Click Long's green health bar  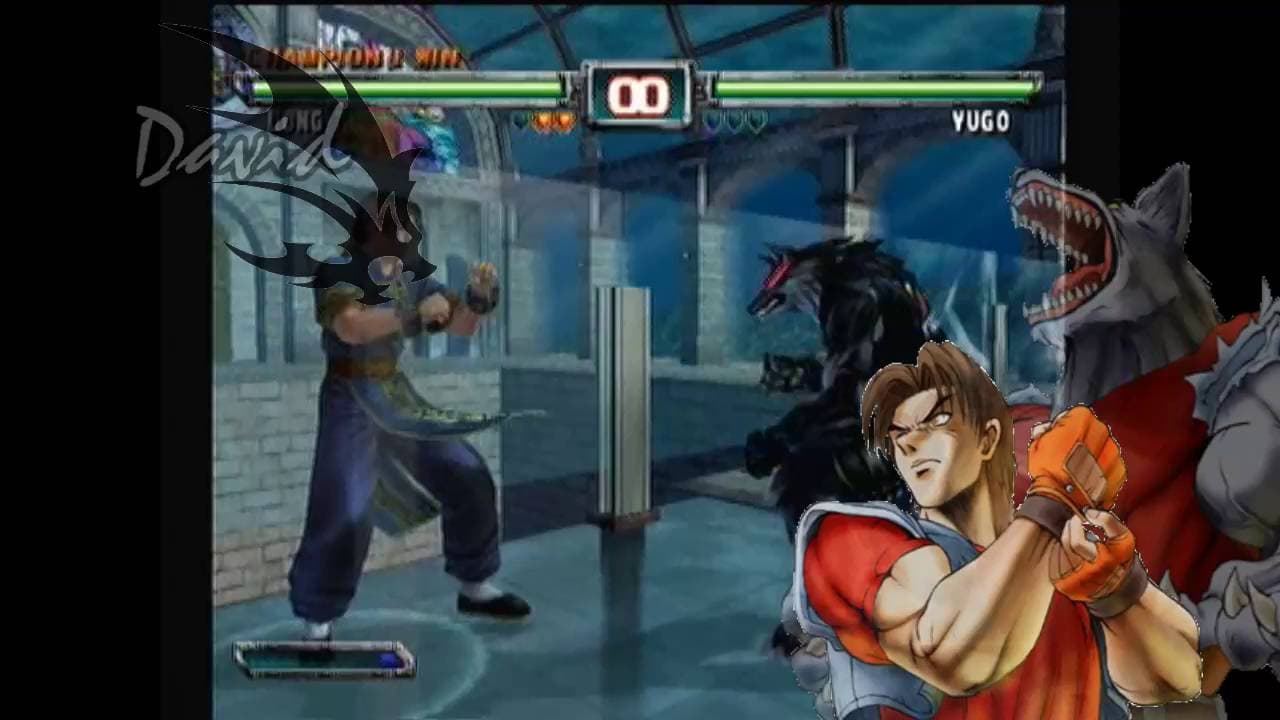click(x=400, y=87)
